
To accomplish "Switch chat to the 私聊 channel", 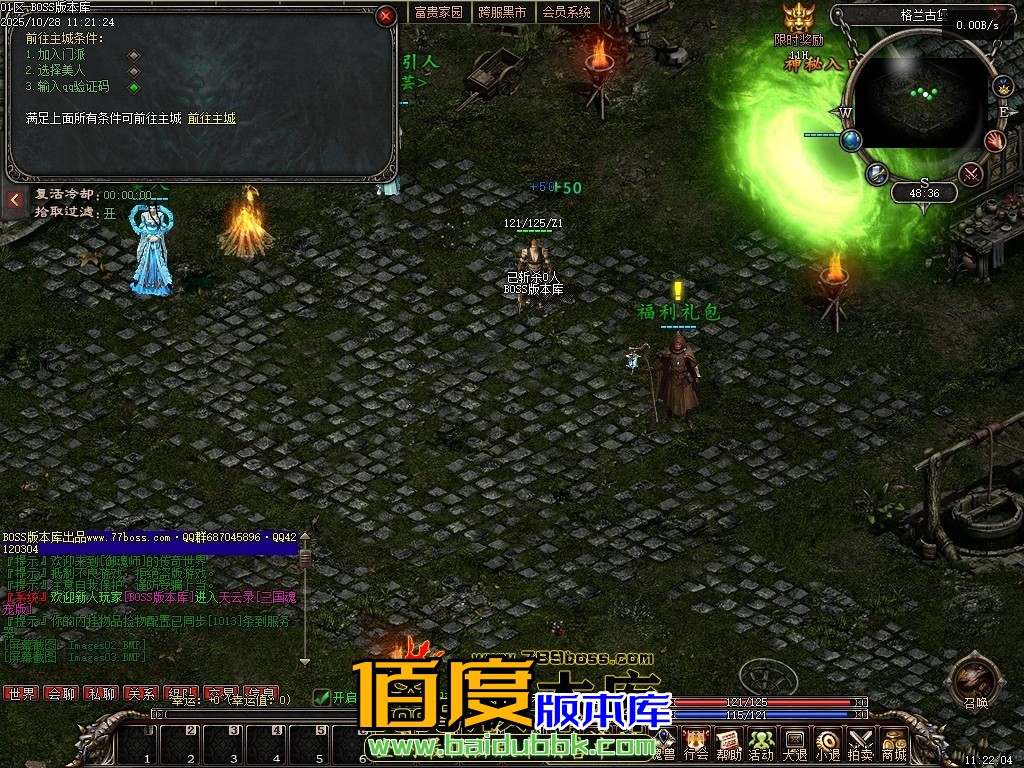I will (x=100, y=693).
